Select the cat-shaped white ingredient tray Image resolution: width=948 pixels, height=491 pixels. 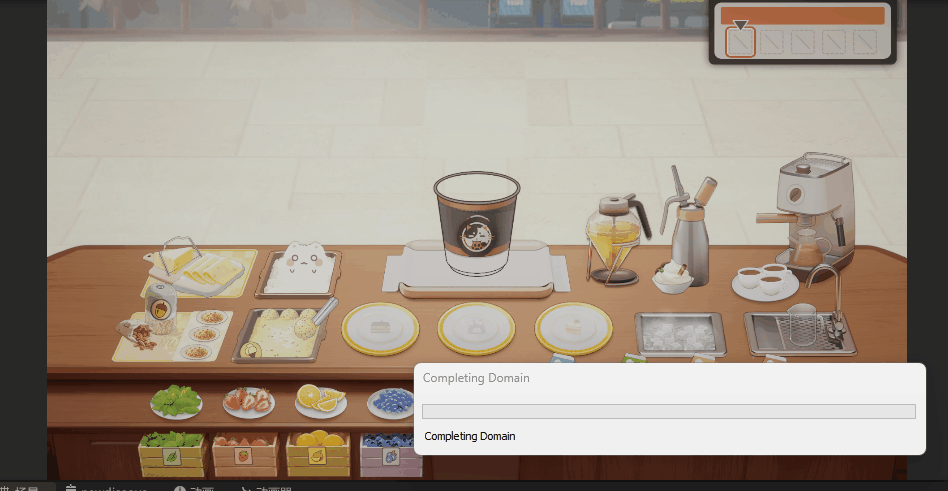point(299,270)
